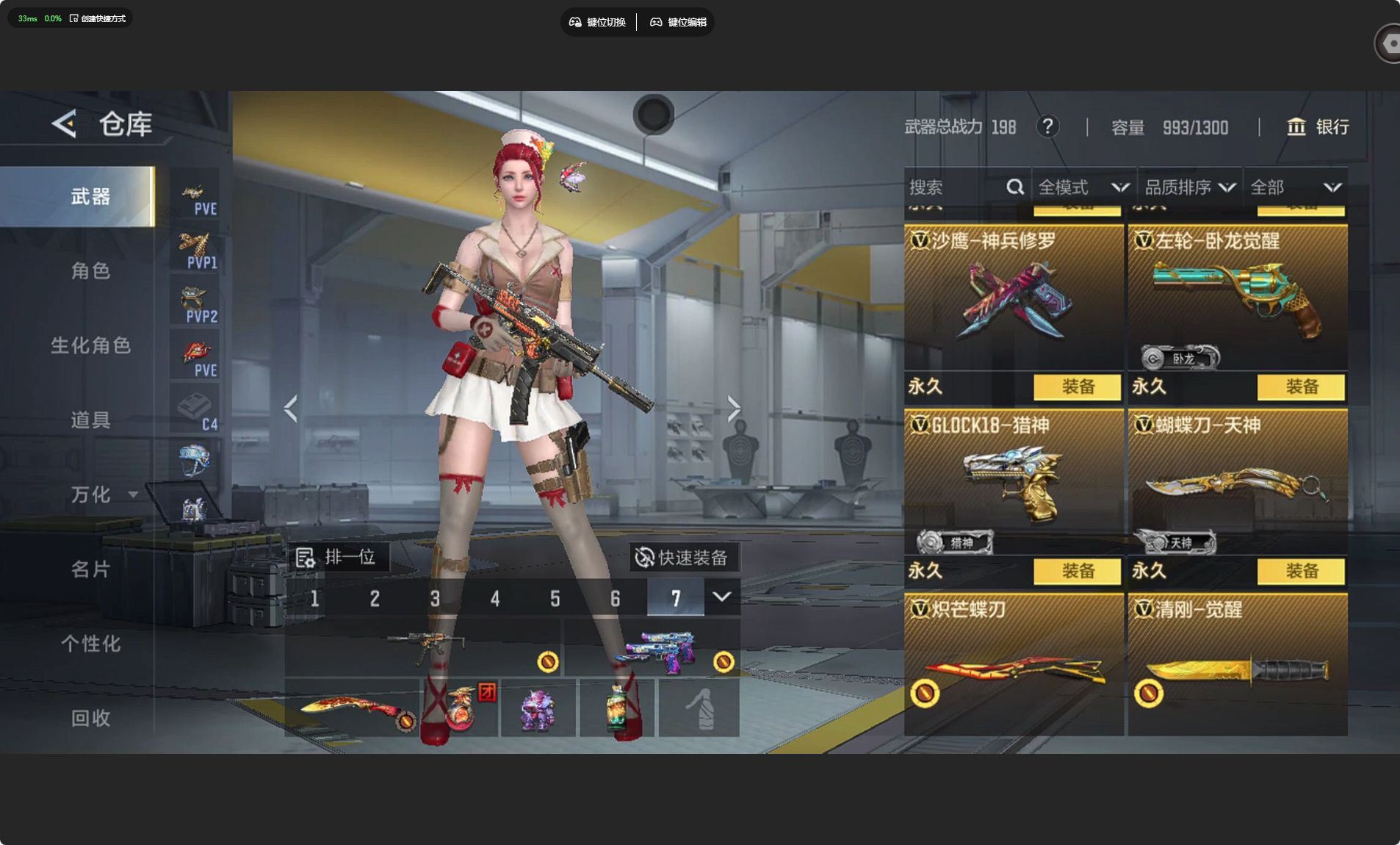Open the 键位编辑 key mapping editor
This screenshot has height=845, width=1400.
coord(678,22)
